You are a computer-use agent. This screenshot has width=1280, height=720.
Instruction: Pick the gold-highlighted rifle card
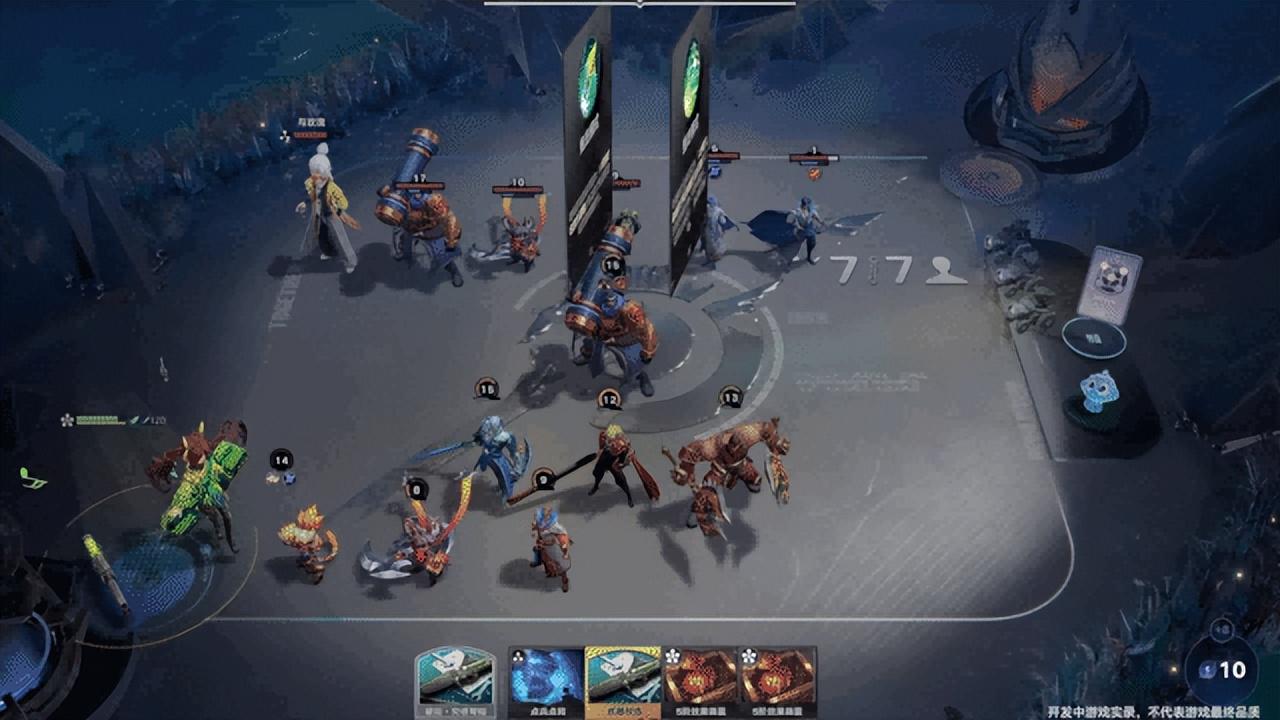[623, 681]
